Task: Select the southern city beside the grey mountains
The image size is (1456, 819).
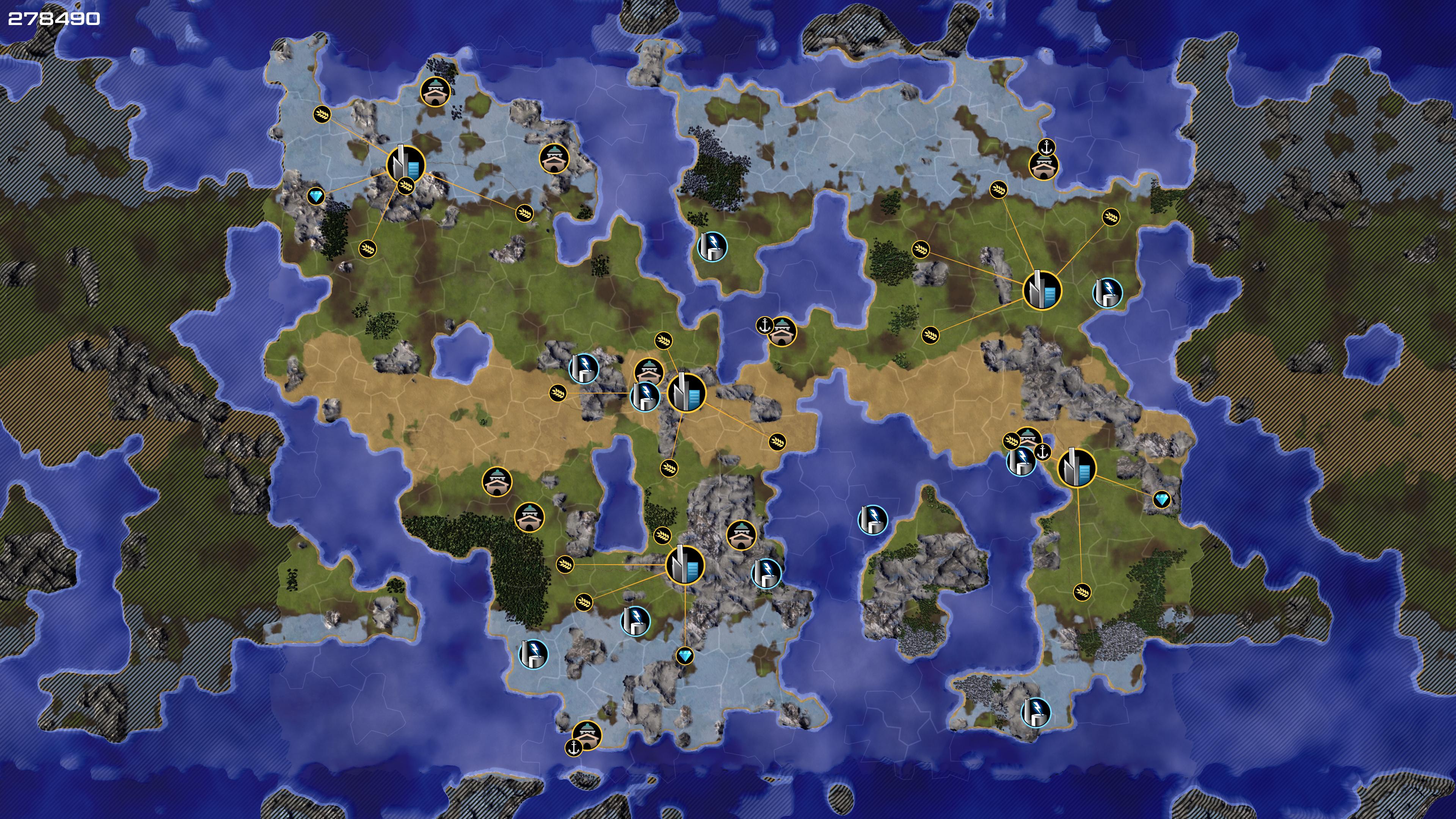Action: point(685,564)
